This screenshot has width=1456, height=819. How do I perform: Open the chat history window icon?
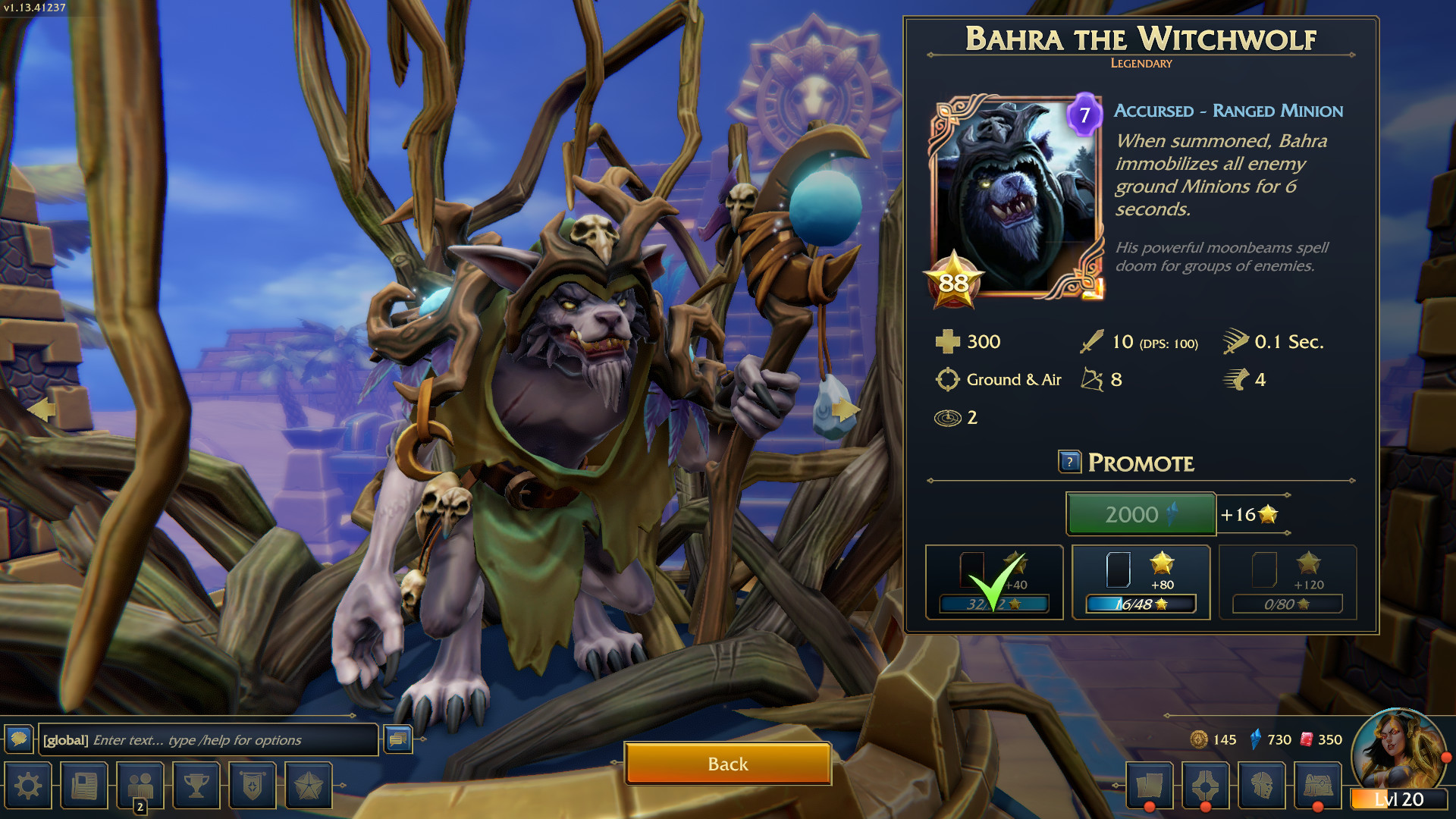click(x=398, y=739)
